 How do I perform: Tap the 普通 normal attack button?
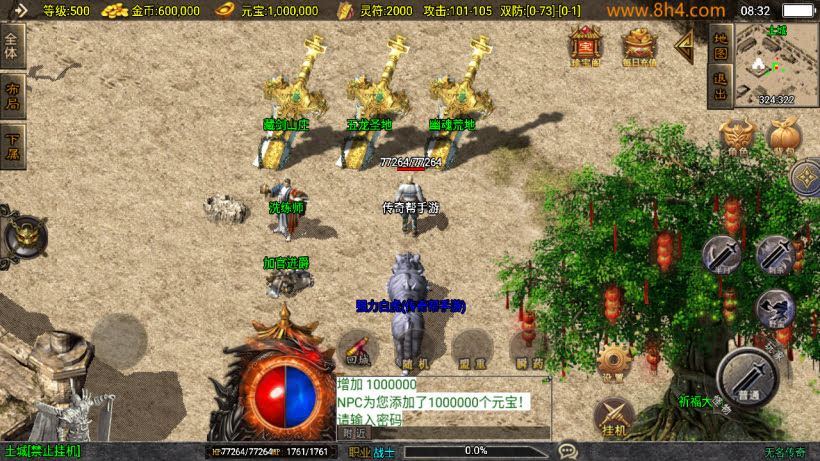[x=748, y=378]
